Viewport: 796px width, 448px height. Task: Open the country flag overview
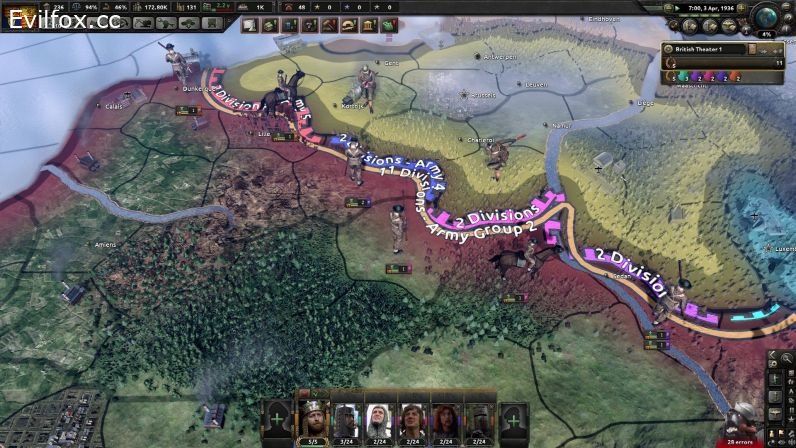click(x=18, y=17)
